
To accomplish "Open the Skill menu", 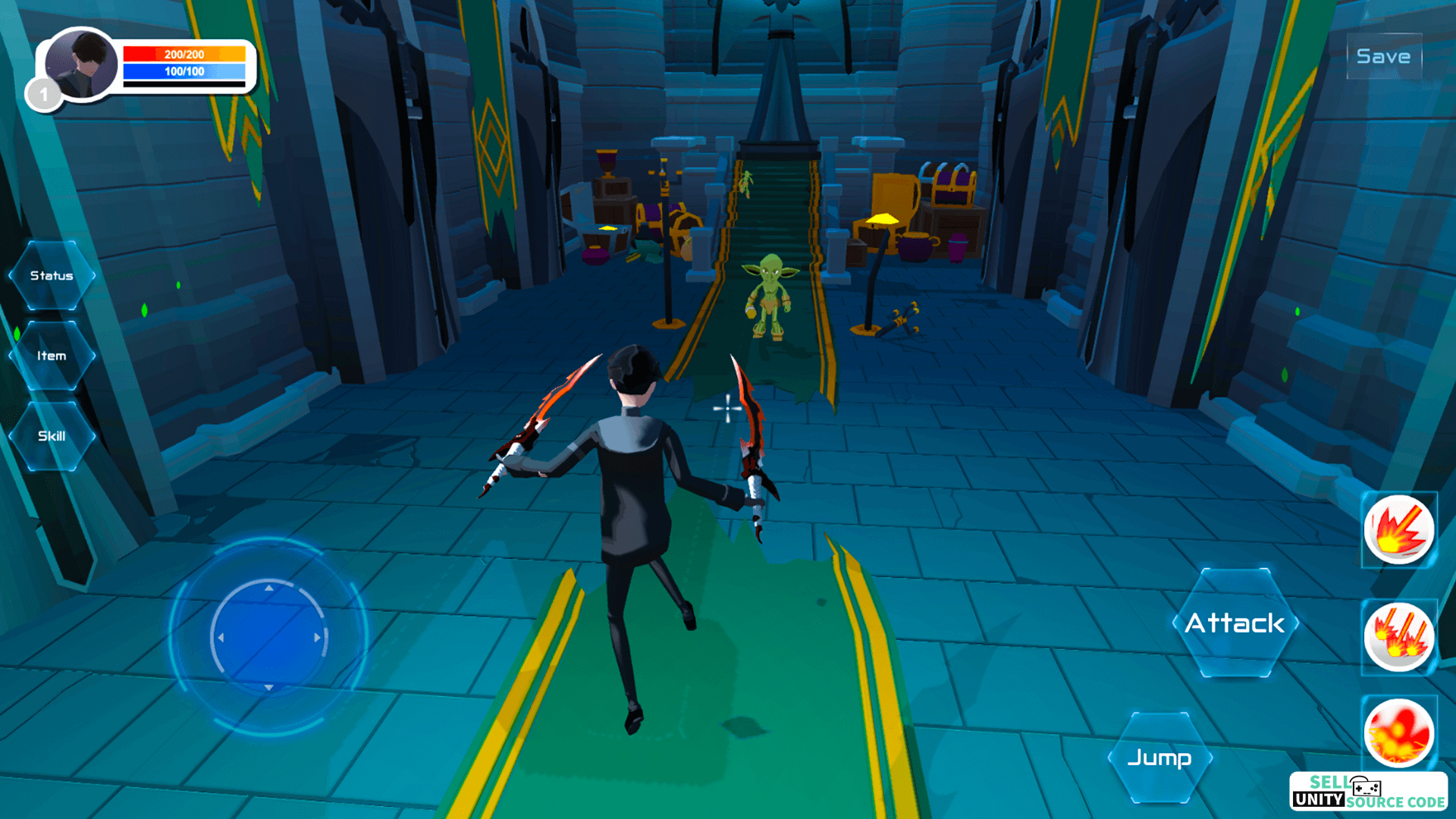I will (x=52, y=436).
